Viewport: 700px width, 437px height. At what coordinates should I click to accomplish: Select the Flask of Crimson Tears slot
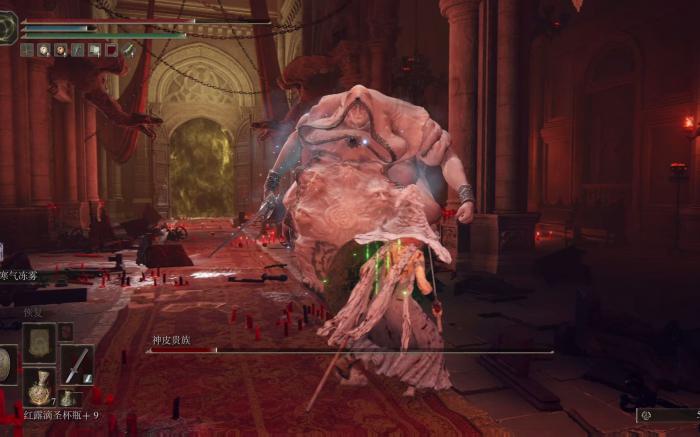40,386
